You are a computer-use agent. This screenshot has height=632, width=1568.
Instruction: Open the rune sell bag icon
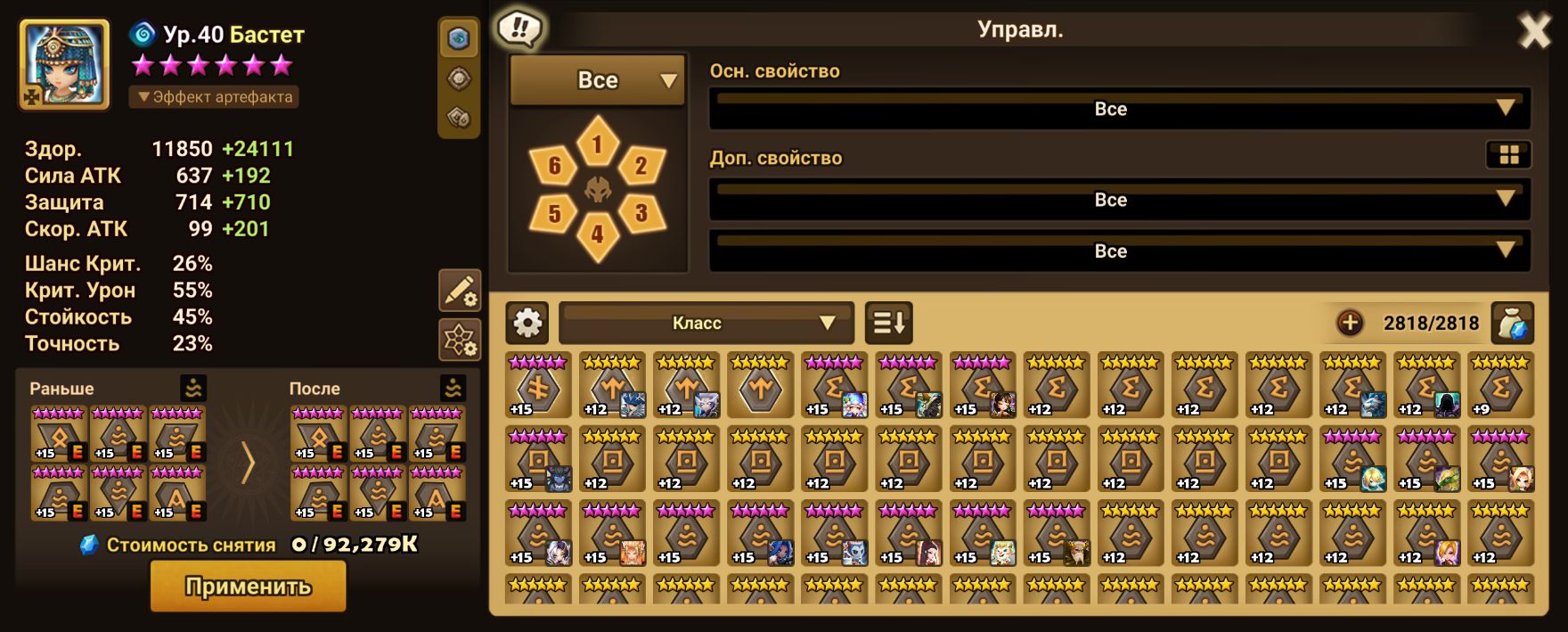pyautogui.click(x=1512, y=323)
